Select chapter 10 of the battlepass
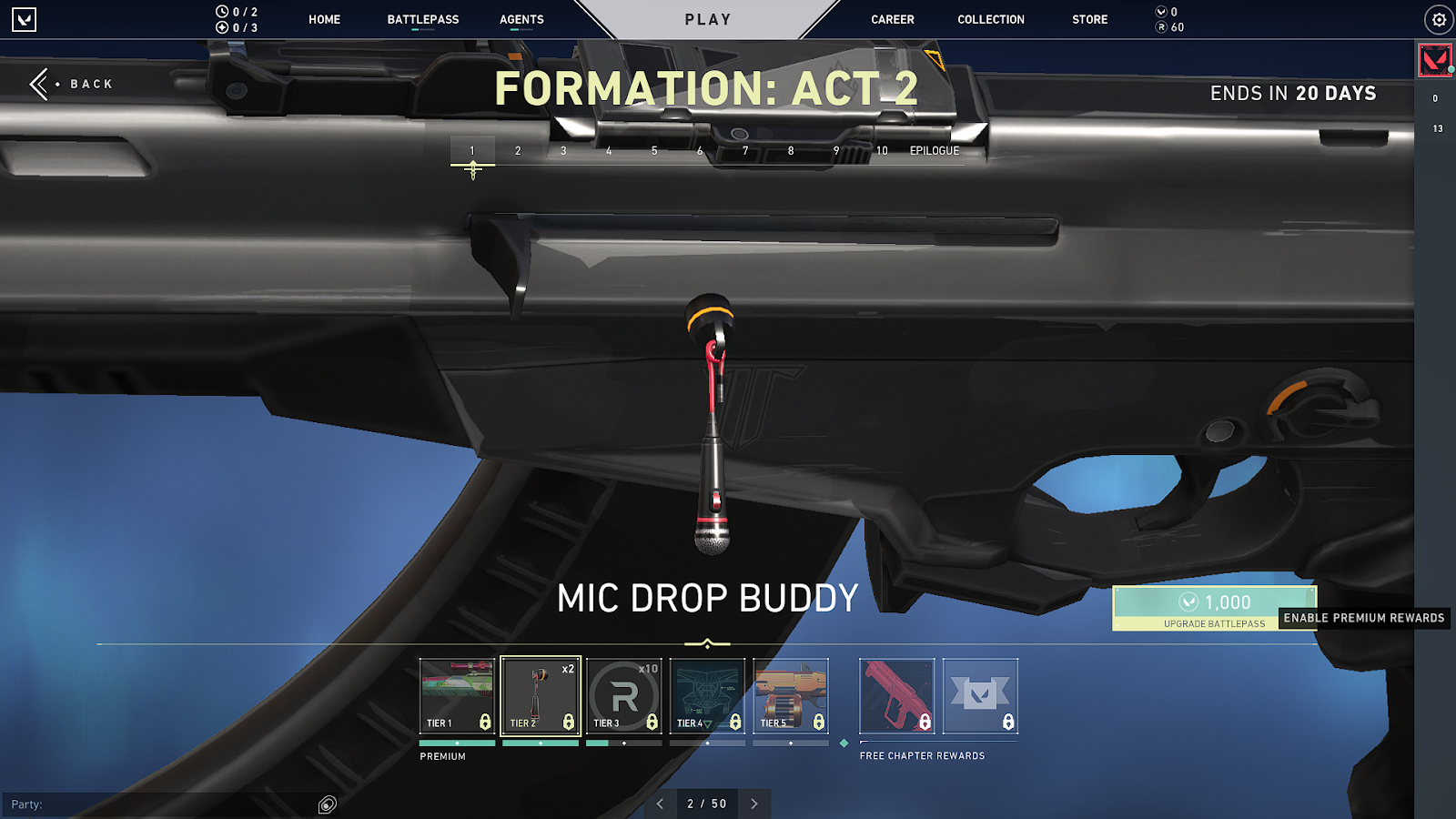This screenshot has width=1456, height=819. pyautogui.click(x=882, y=151)
